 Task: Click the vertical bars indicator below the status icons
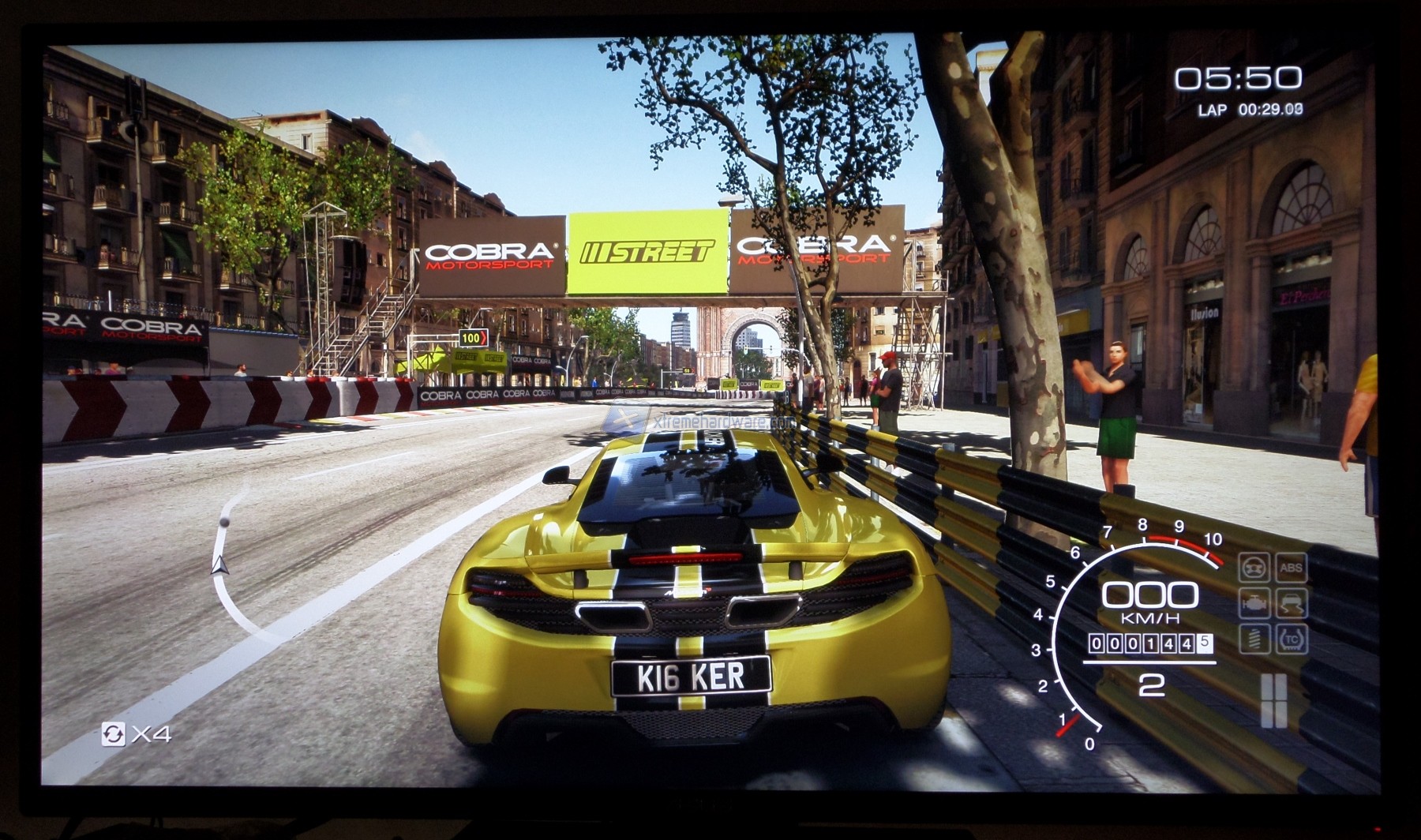tap(1273, 700)
